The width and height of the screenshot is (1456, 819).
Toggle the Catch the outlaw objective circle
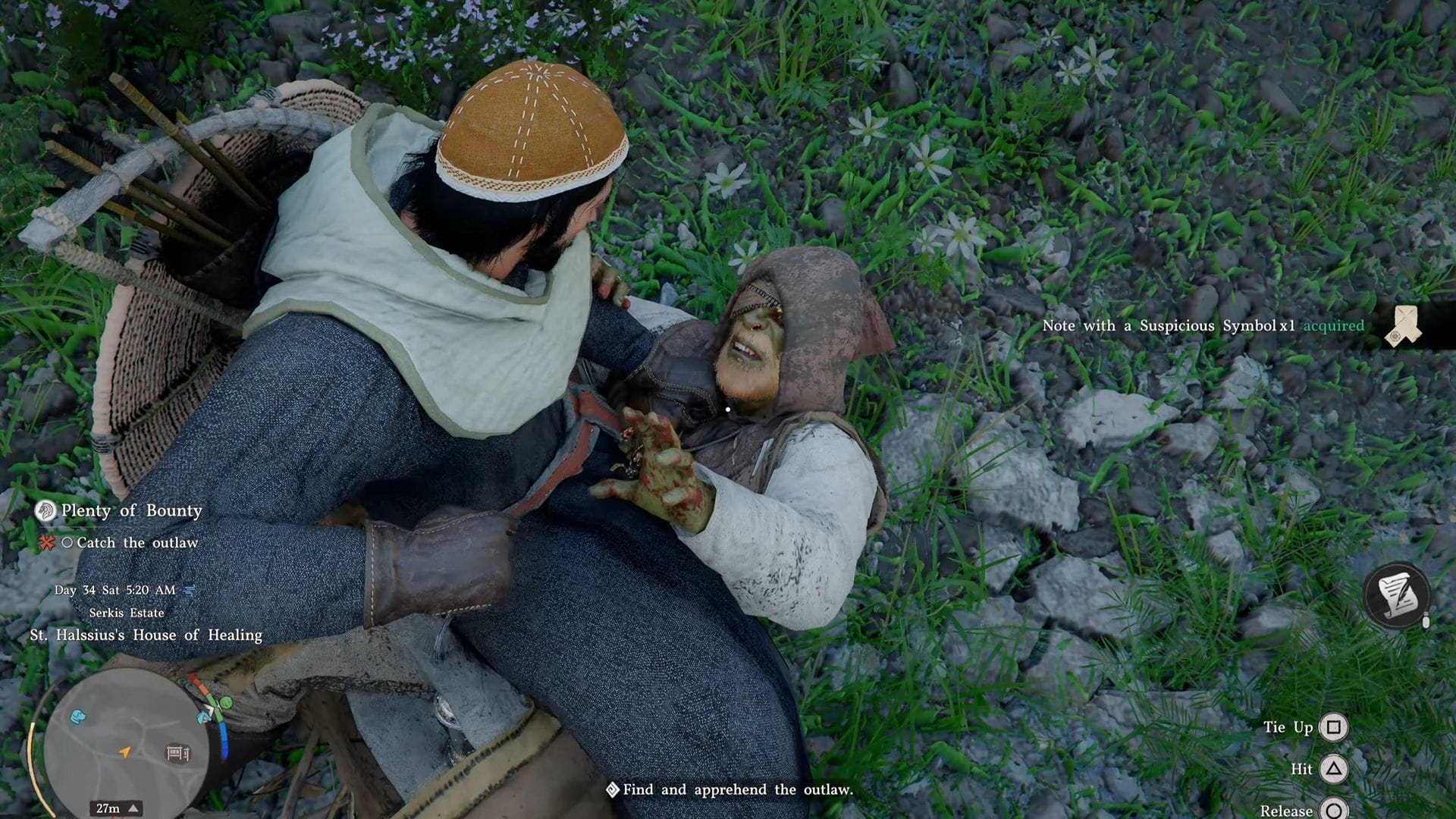(67, 543)
